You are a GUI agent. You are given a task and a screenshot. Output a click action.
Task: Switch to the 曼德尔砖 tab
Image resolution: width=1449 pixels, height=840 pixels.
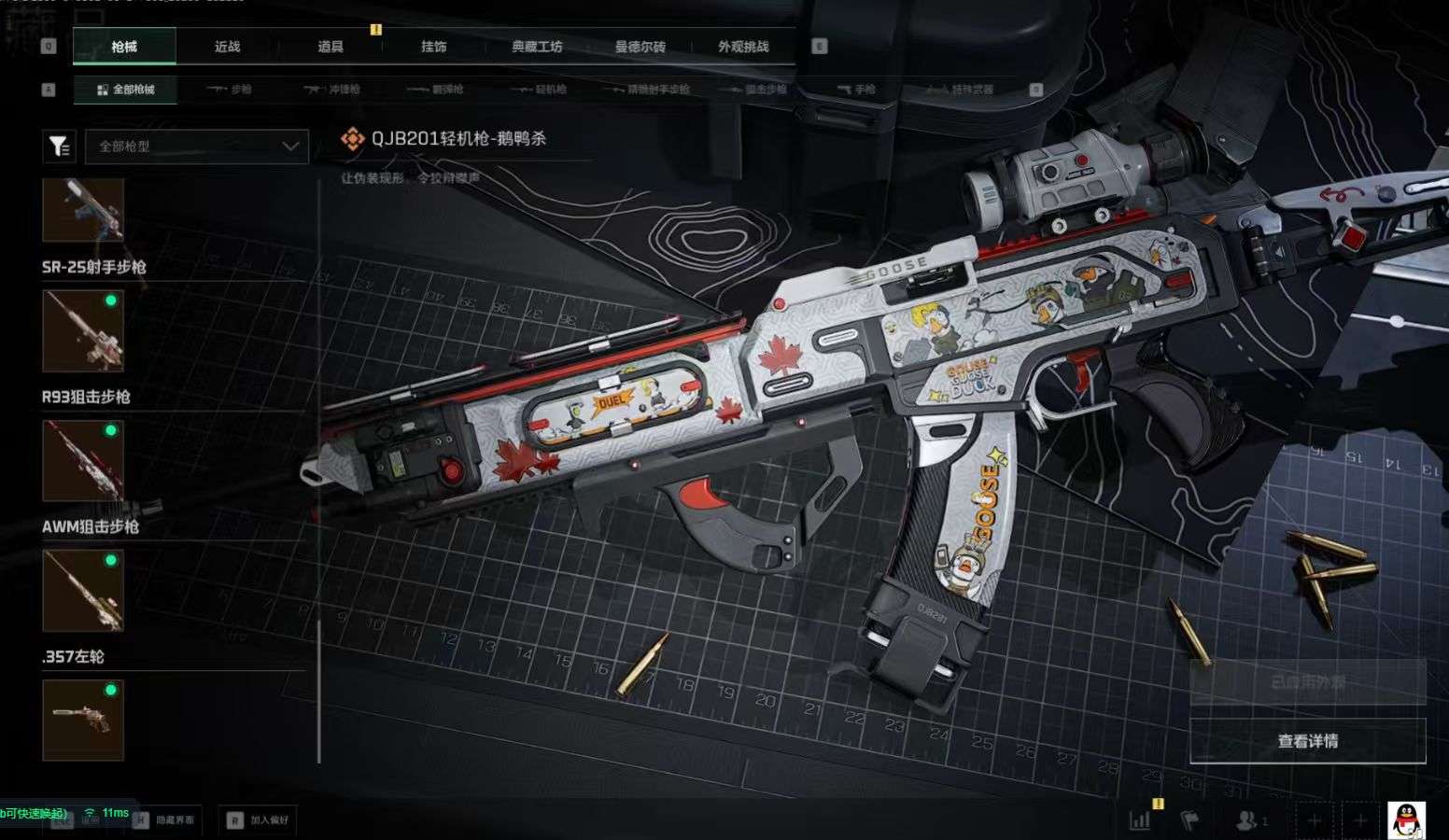point(640,47)
